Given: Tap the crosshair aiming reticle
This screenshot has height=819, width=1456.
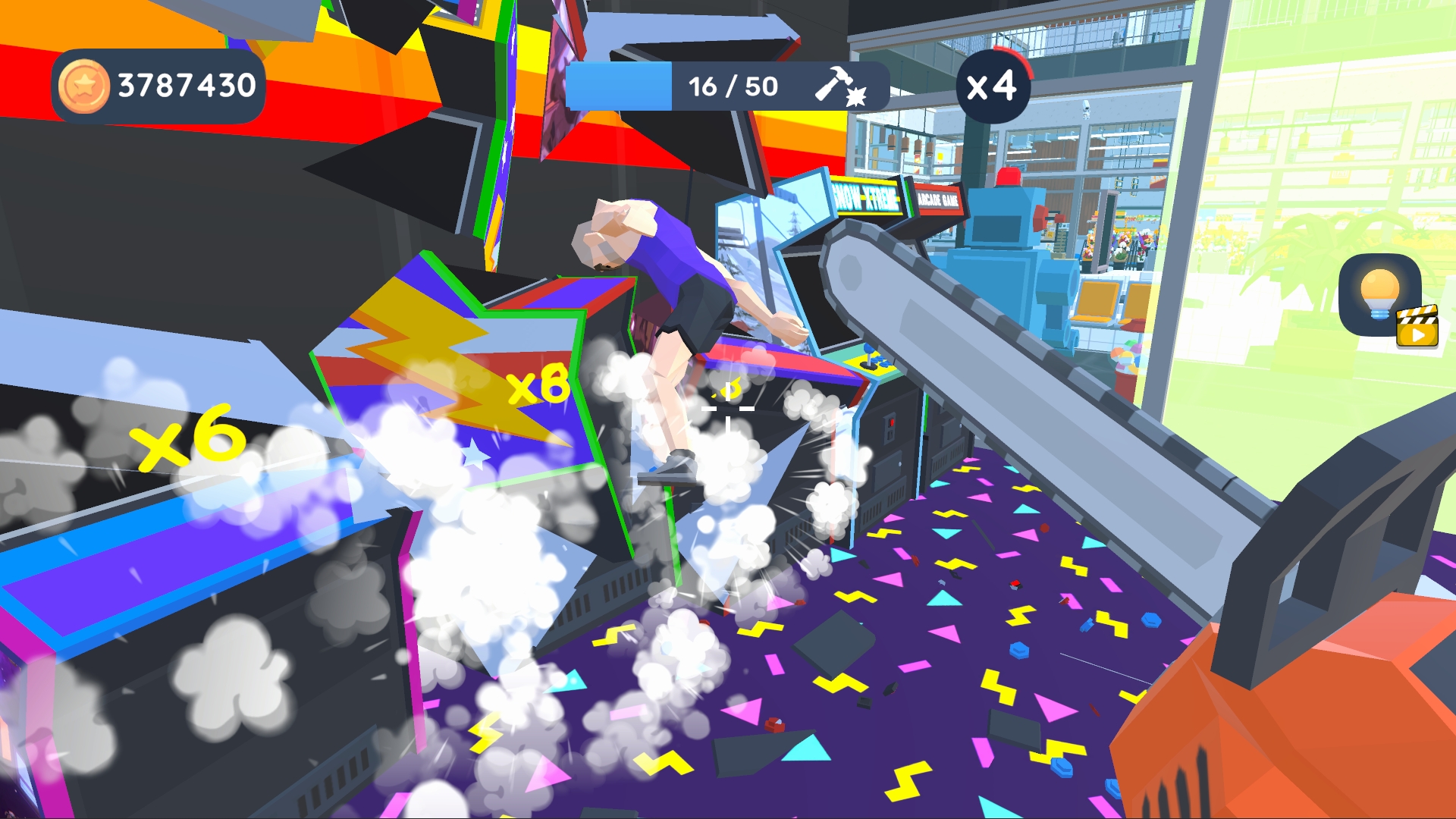Looking at the screenshot, I should click(728, 409).
